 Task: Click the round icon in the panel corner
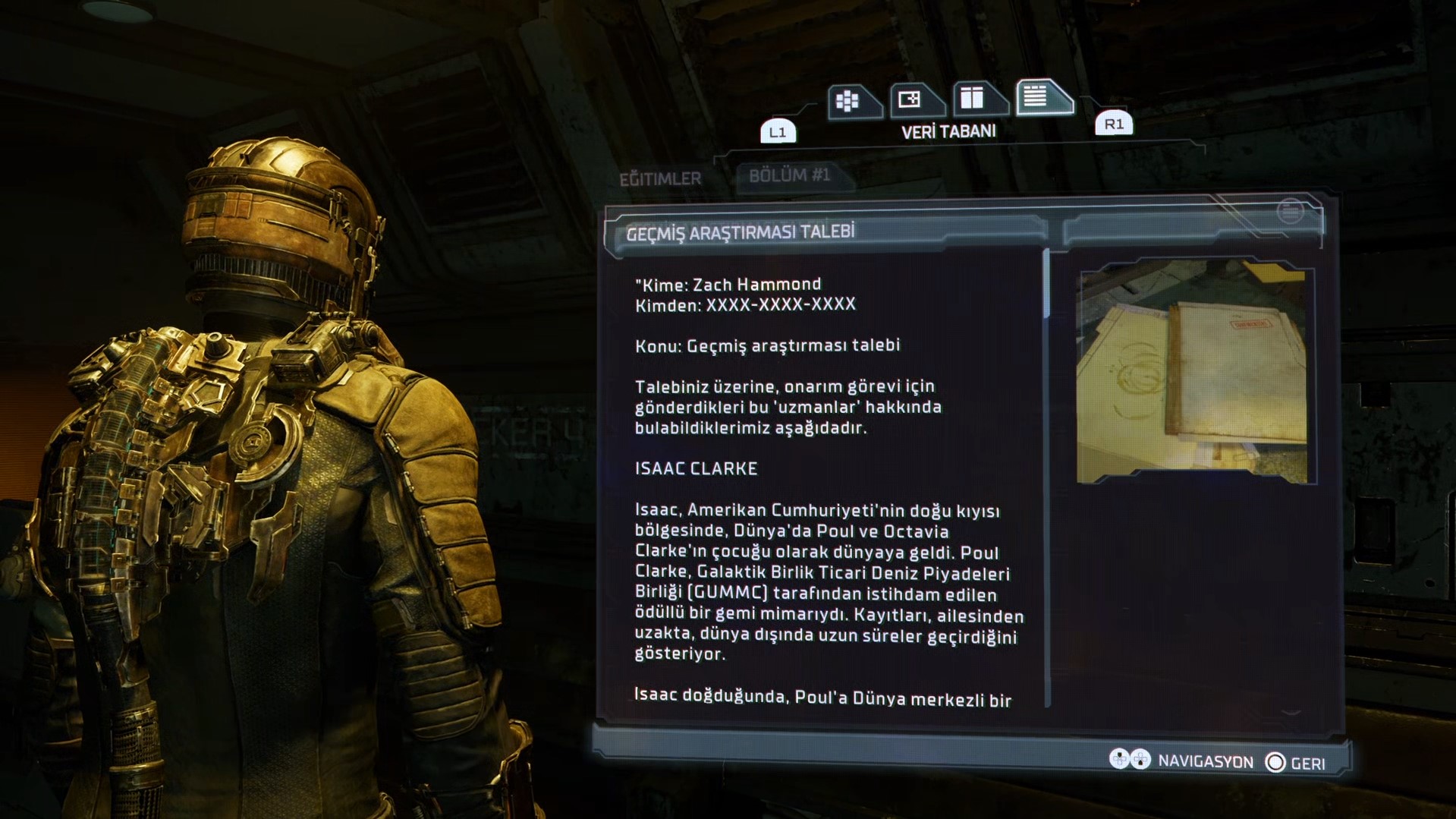pyautogui.click(x=1290, y=211)
